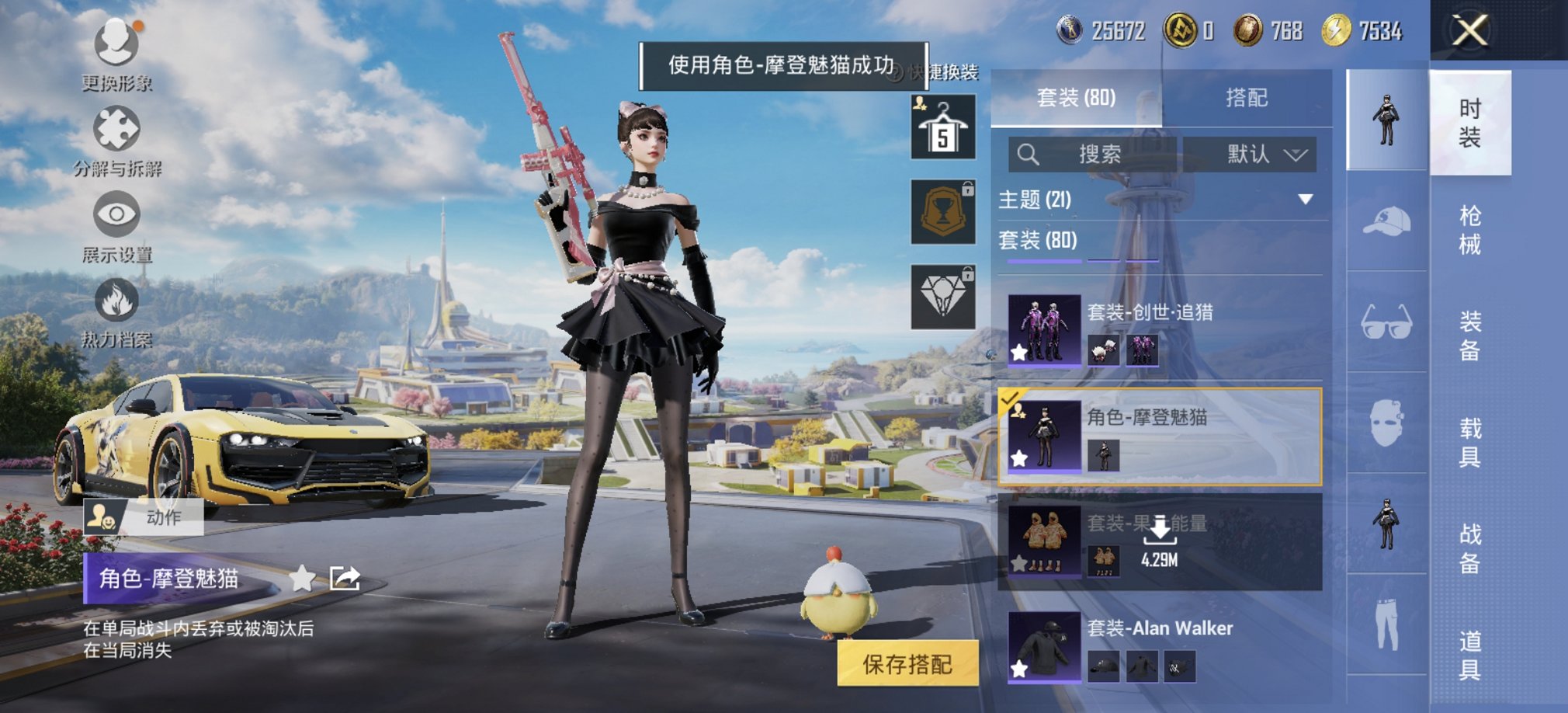The width and height of the screenshot is (1568, 713).
Task: Select the 套装-创世·追猎 outfit
Action: pyautogui.click(x=1160, y=330)
